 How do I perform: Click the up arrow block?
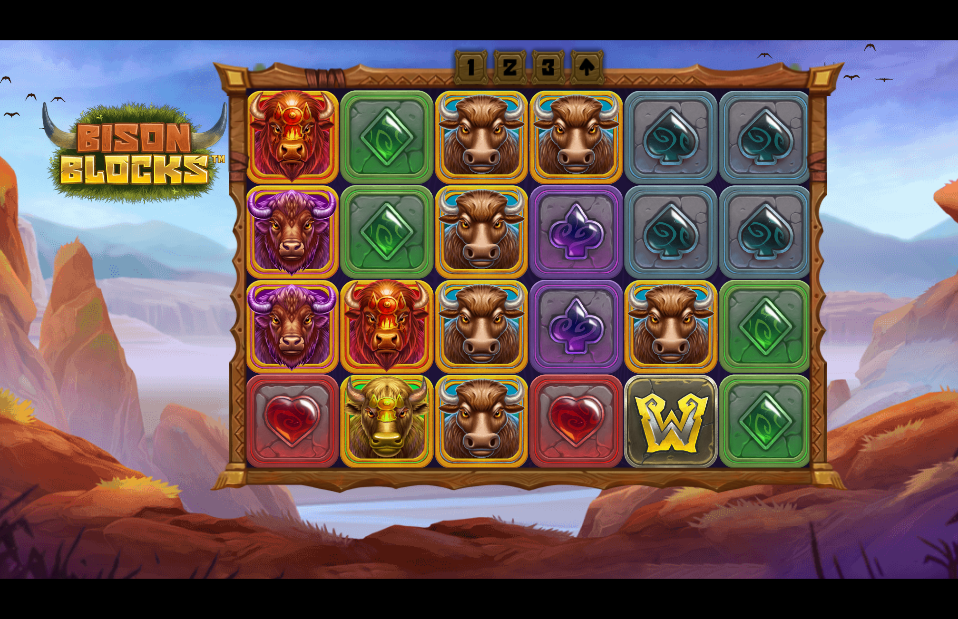(587, 68)
